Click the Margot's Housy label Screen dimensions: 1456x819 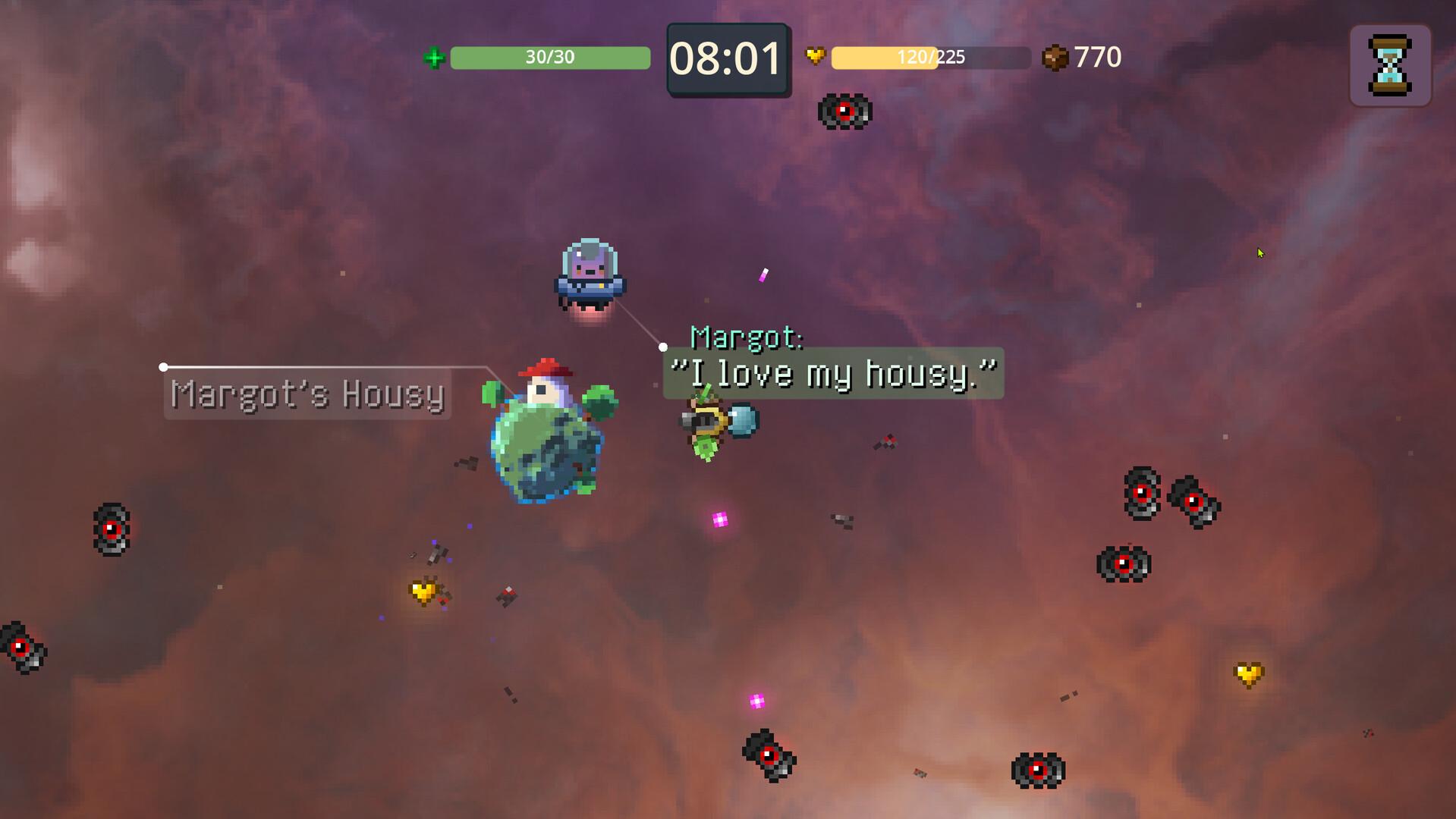coord(307,395)
